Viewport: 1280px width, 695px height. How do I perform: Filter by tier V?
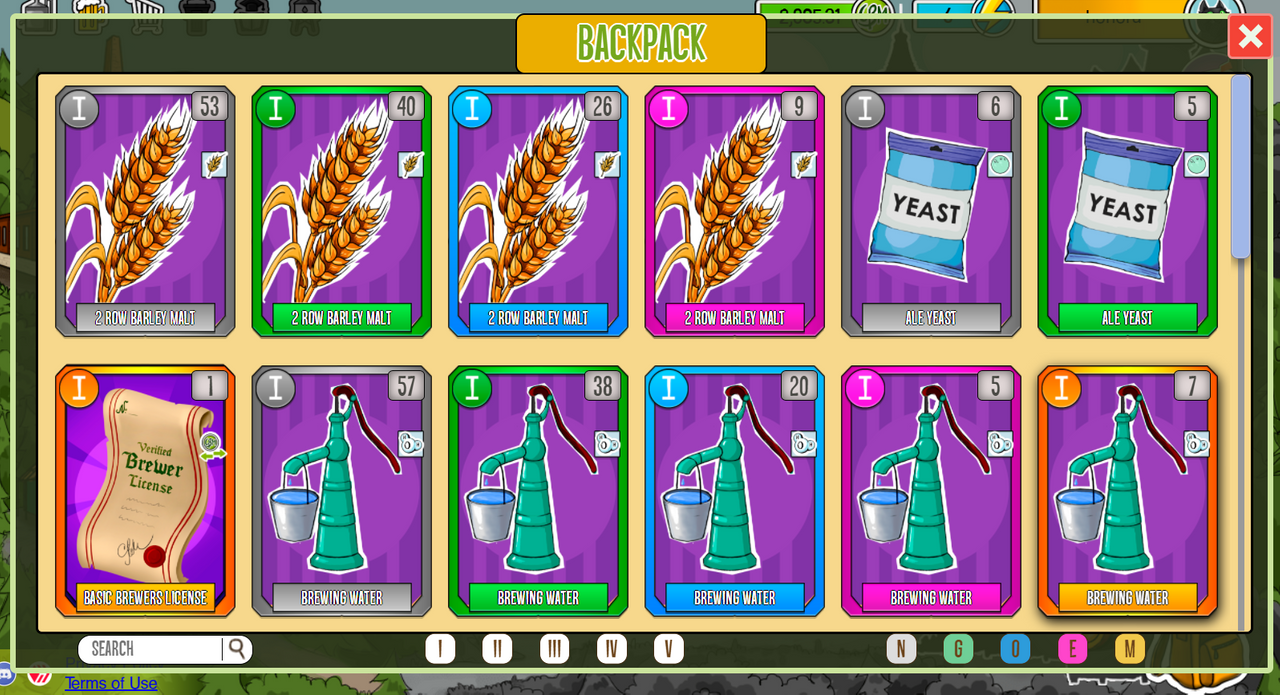(669, 649)
